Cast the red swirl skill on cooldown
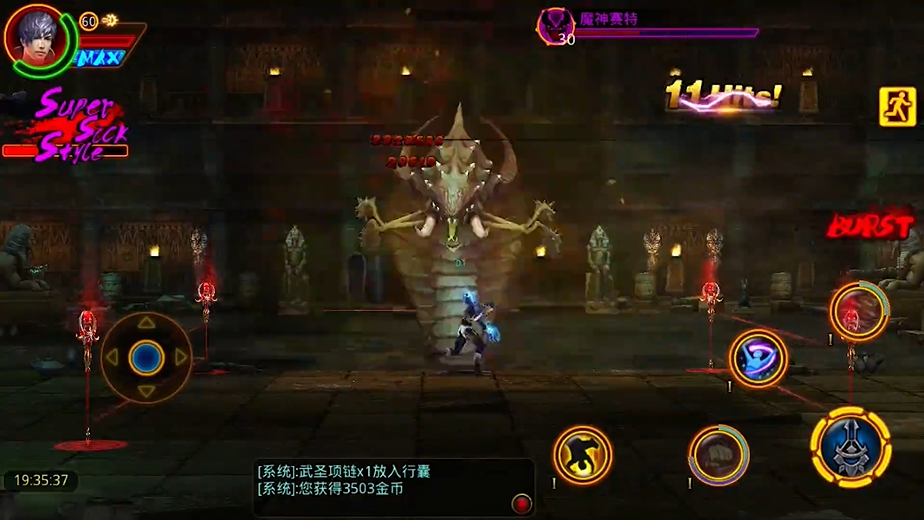This screenshot has width=924, height=520. pos(857,311)
